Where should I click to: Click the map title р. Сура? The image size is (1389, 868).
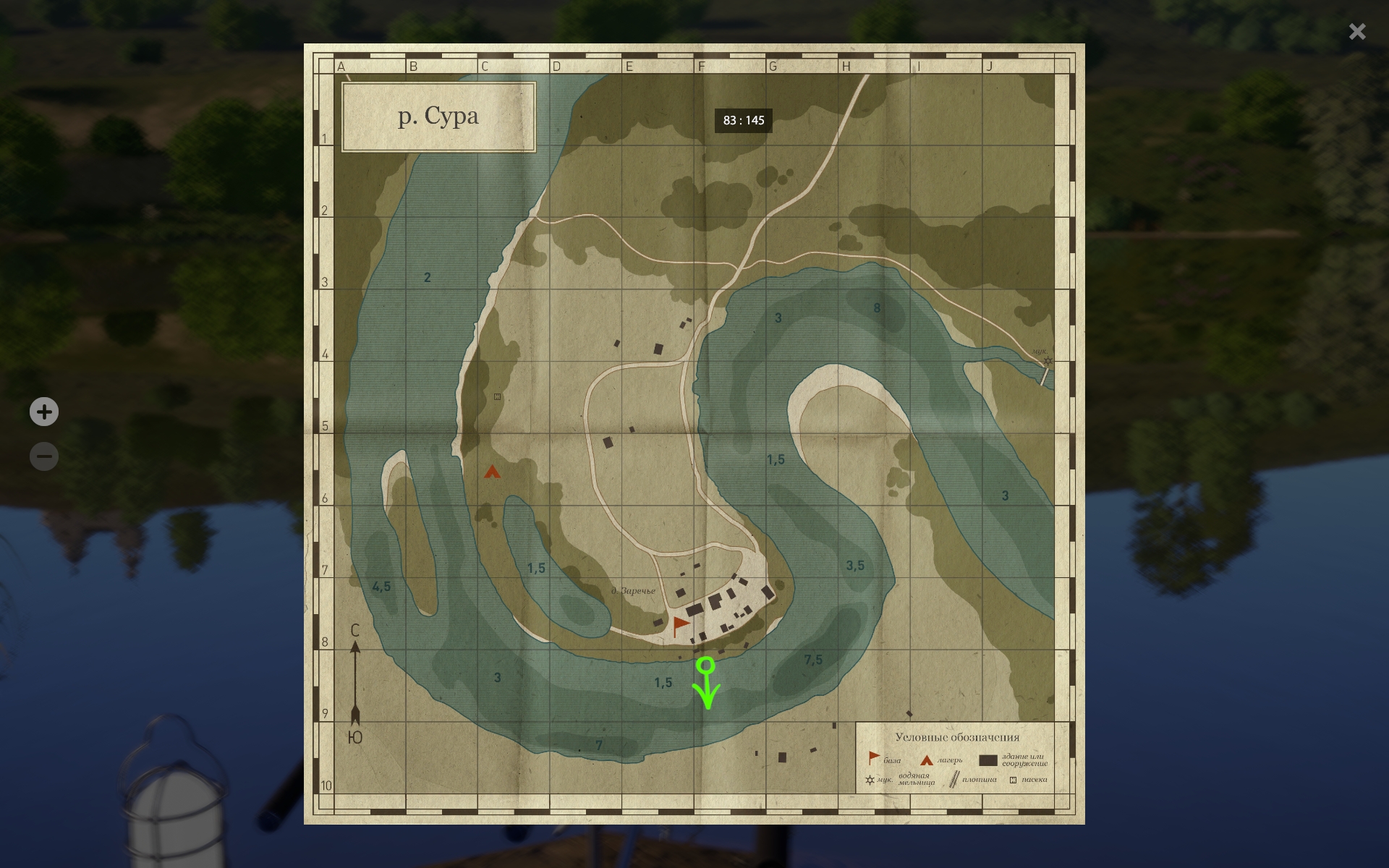click(x=438, y=116)
